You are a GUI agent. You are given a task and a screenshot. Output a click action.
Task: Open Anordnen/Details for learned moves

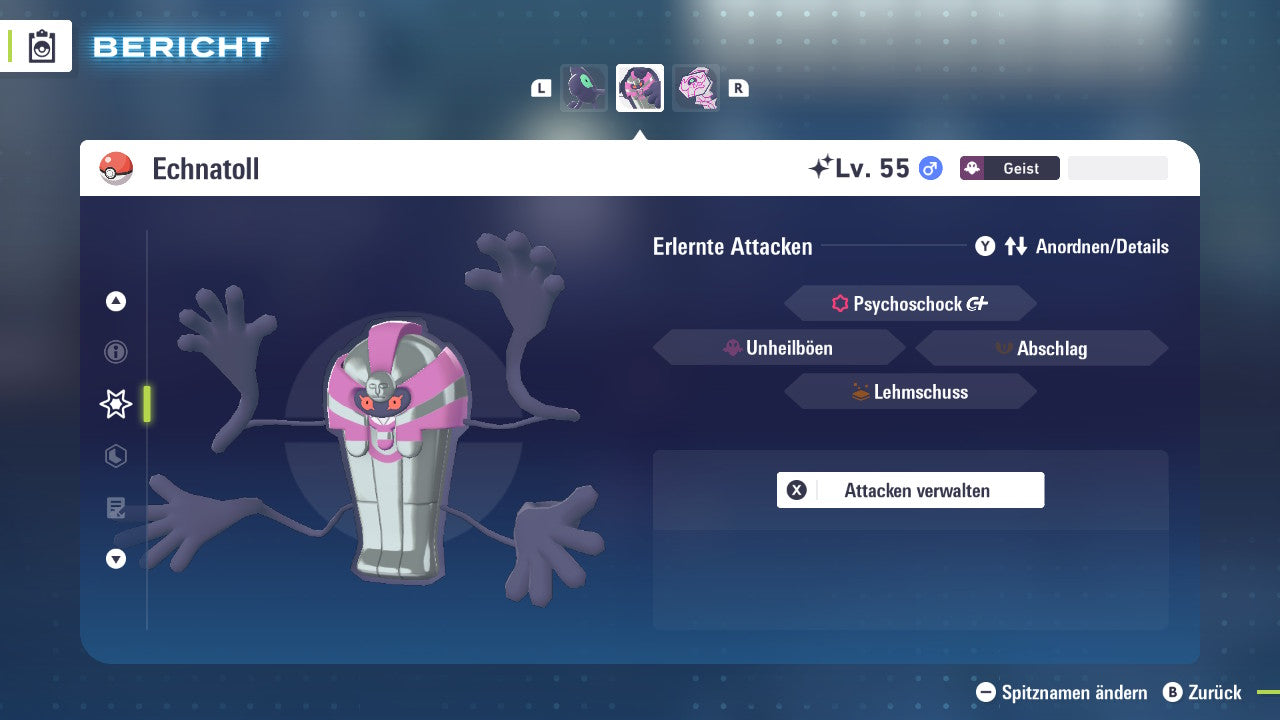pos(1072,246)
